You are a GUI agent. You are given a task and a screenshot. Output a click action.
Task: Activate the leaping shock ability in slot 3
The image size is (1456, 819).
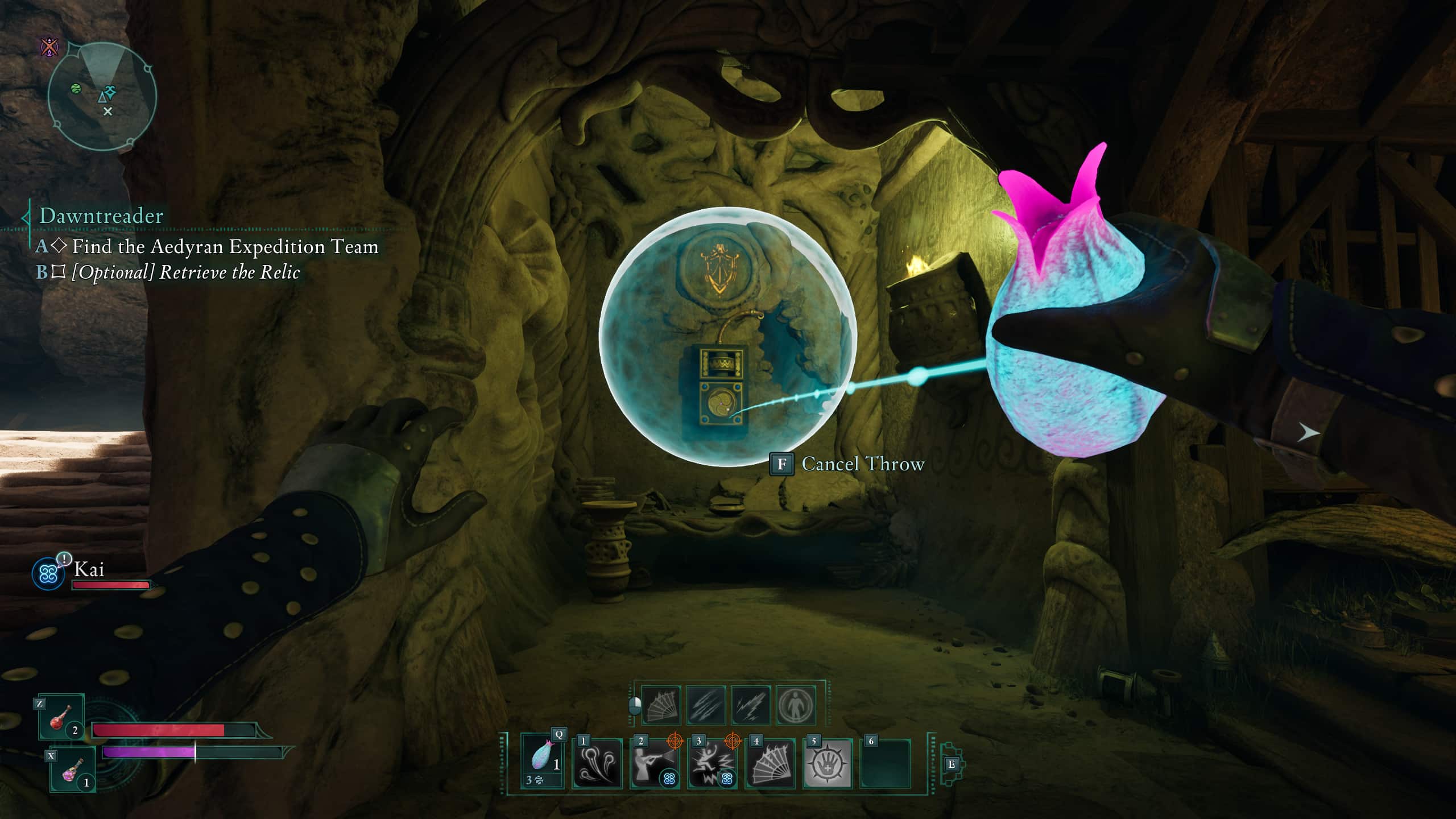pos(712,764)
